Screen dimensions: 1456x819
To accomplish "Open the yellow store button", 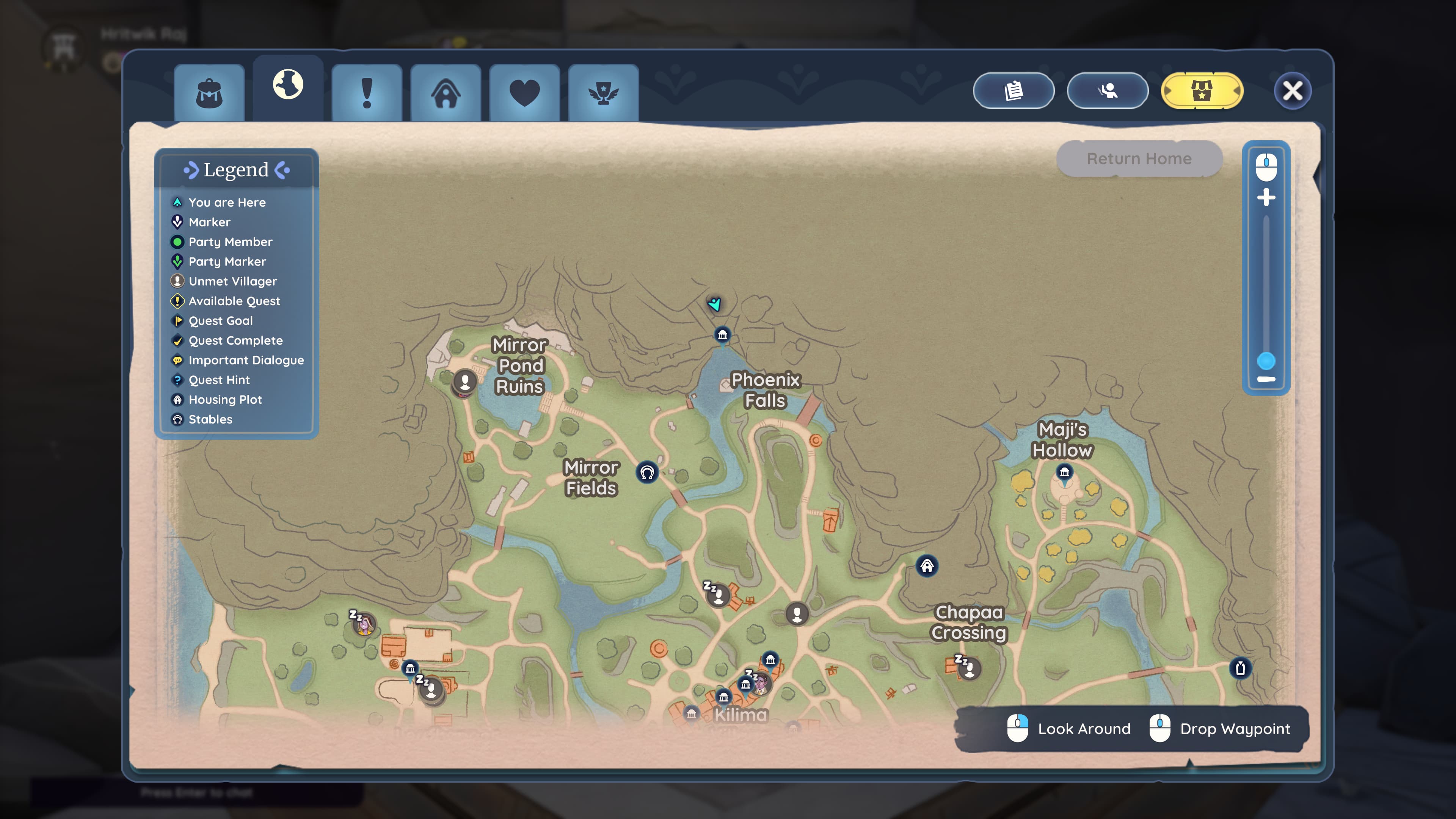I will click(1201, 91).
